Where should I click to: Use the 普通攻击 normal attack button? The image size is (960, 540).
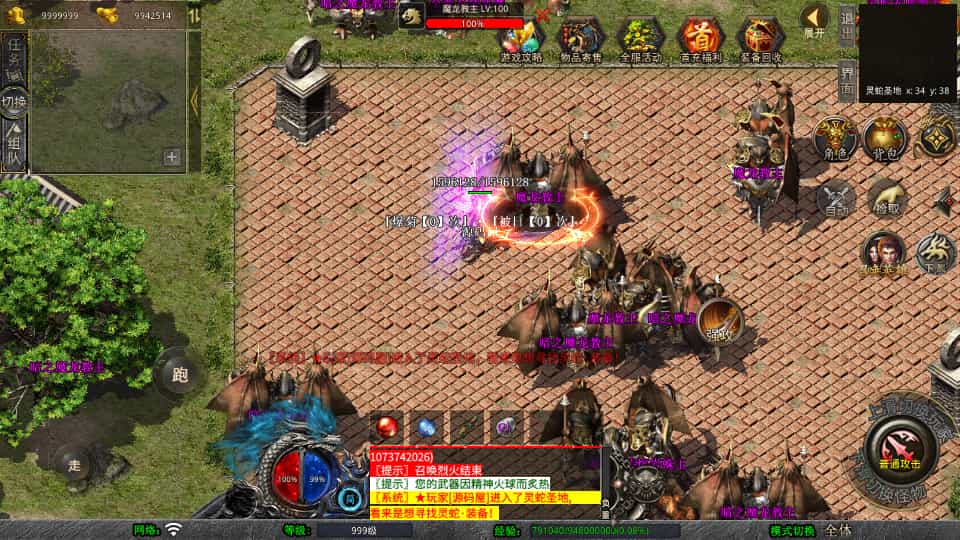coord(902,447)
